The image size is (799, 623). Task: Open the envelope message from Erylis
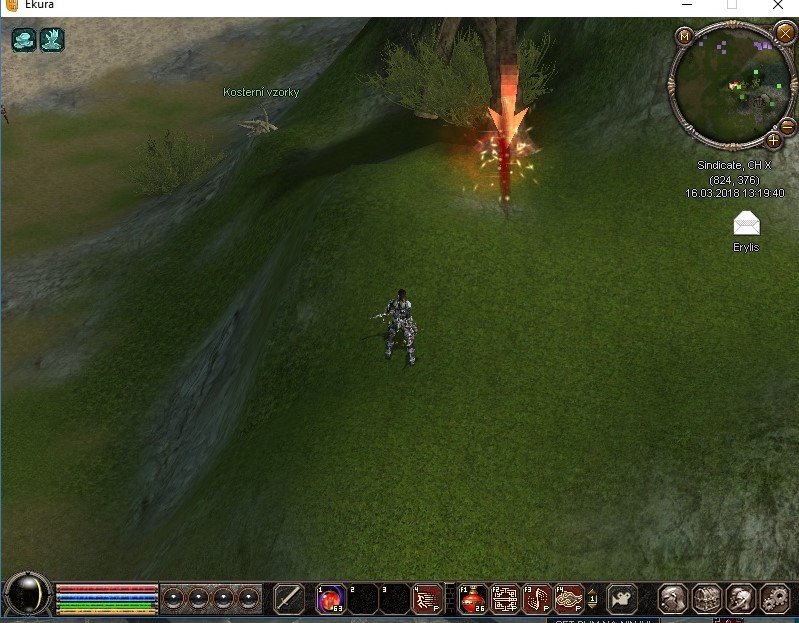click(x=746, y=223)
